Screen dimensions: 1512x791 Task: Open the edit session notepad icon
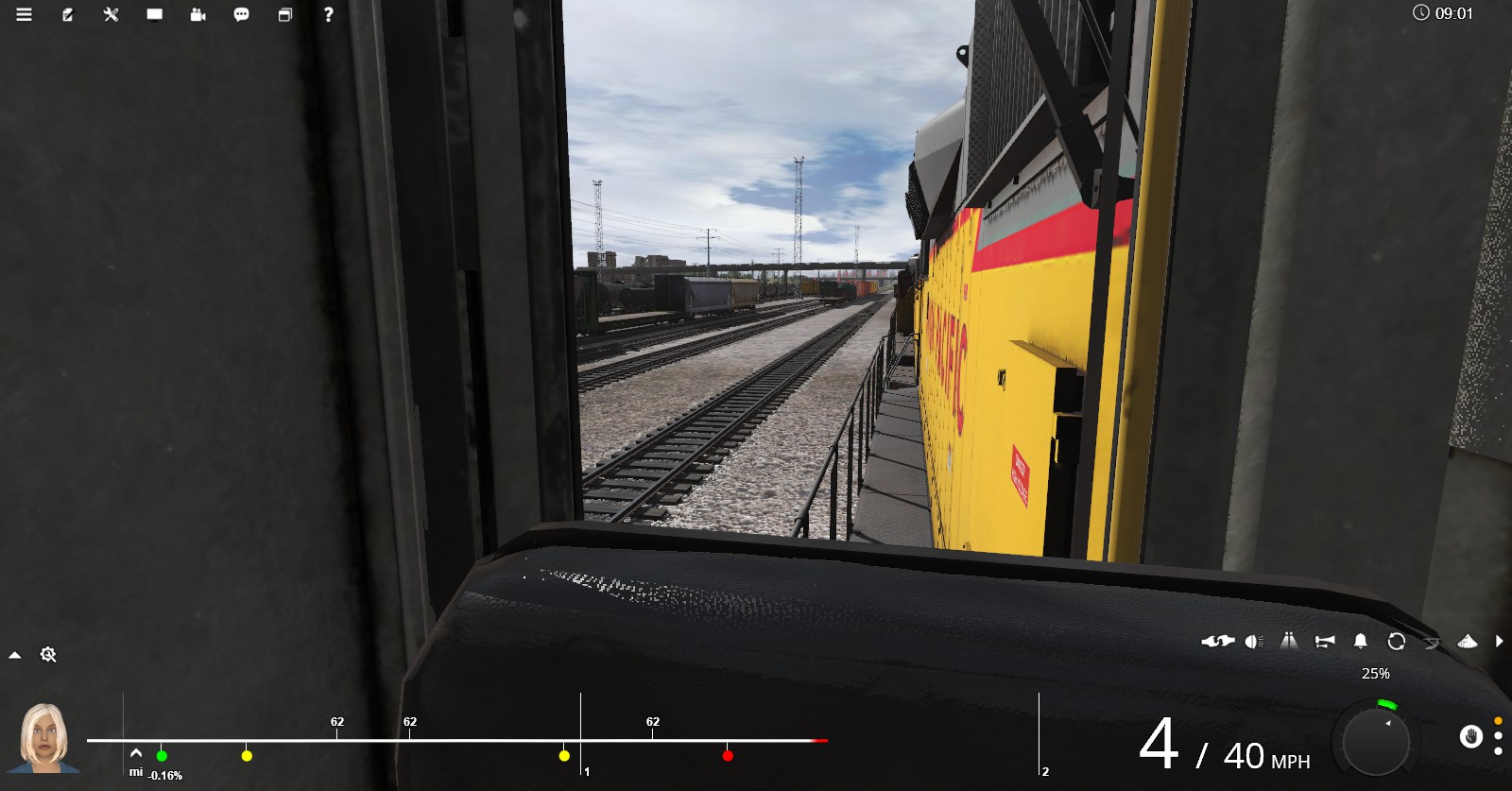click(x=68, y=14)
